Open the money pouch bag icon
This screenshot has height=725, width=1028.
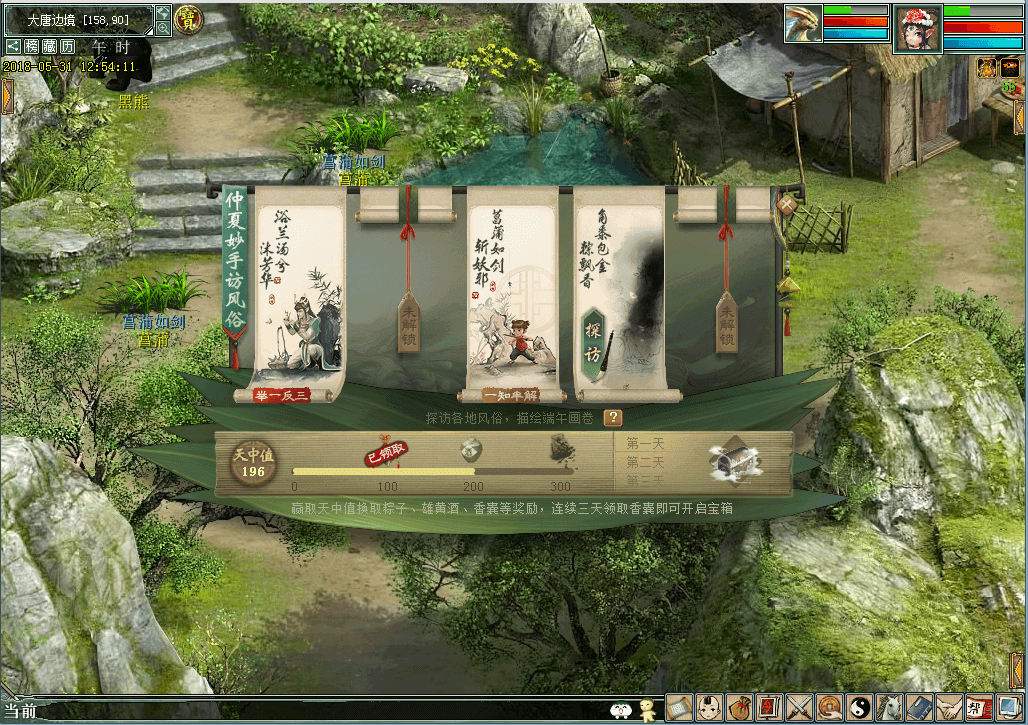tap(739, 707)
